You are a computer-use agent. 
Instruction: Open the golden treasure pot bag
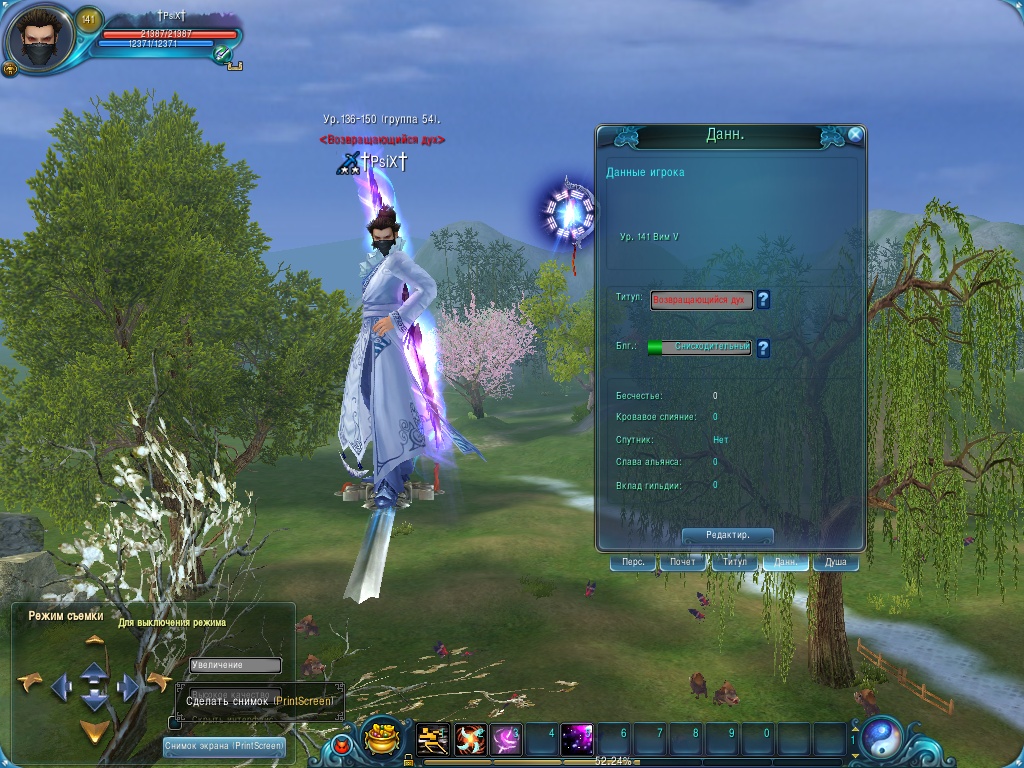[381, 739]
